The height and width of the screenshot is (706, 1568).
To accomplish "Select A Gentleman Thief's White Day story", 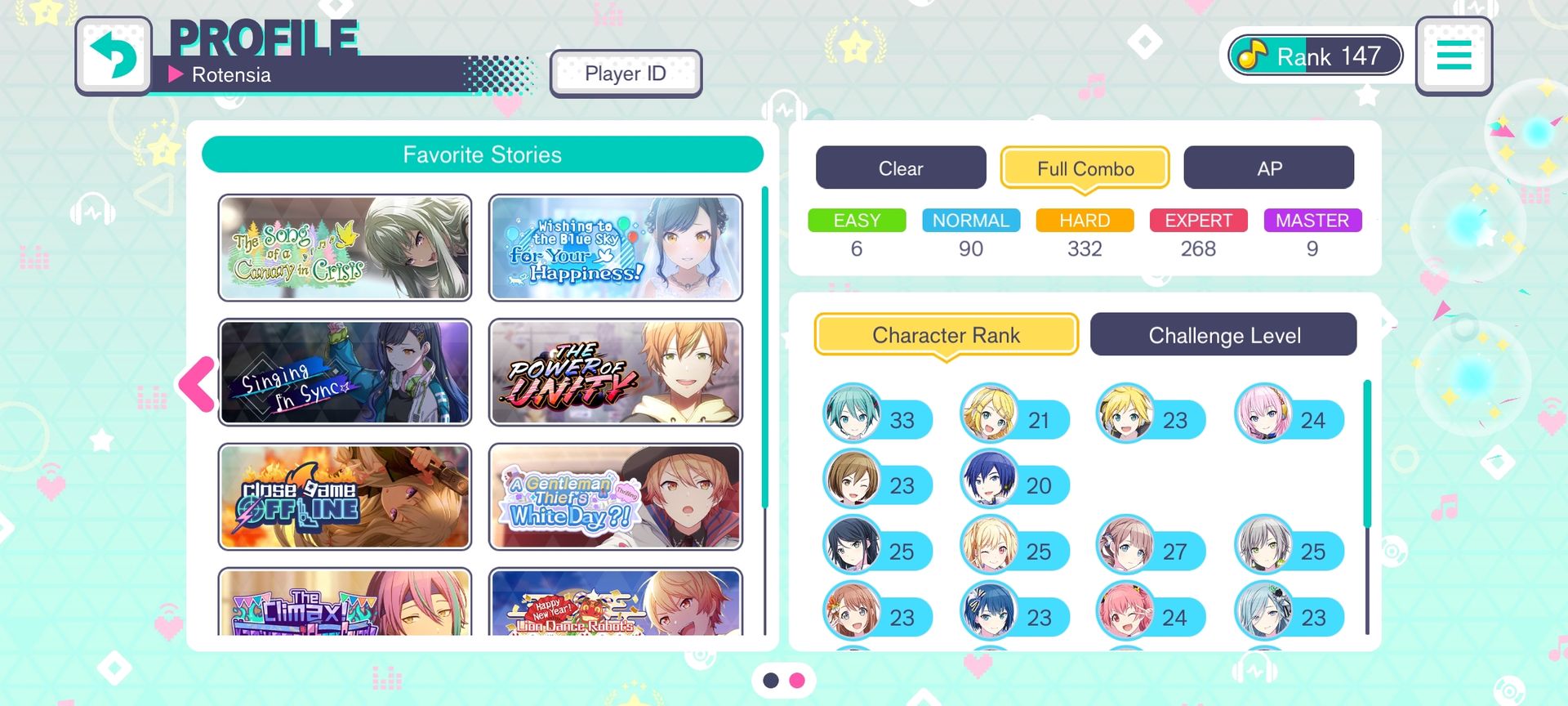I will pyautogui.click(x=616, y=497).
